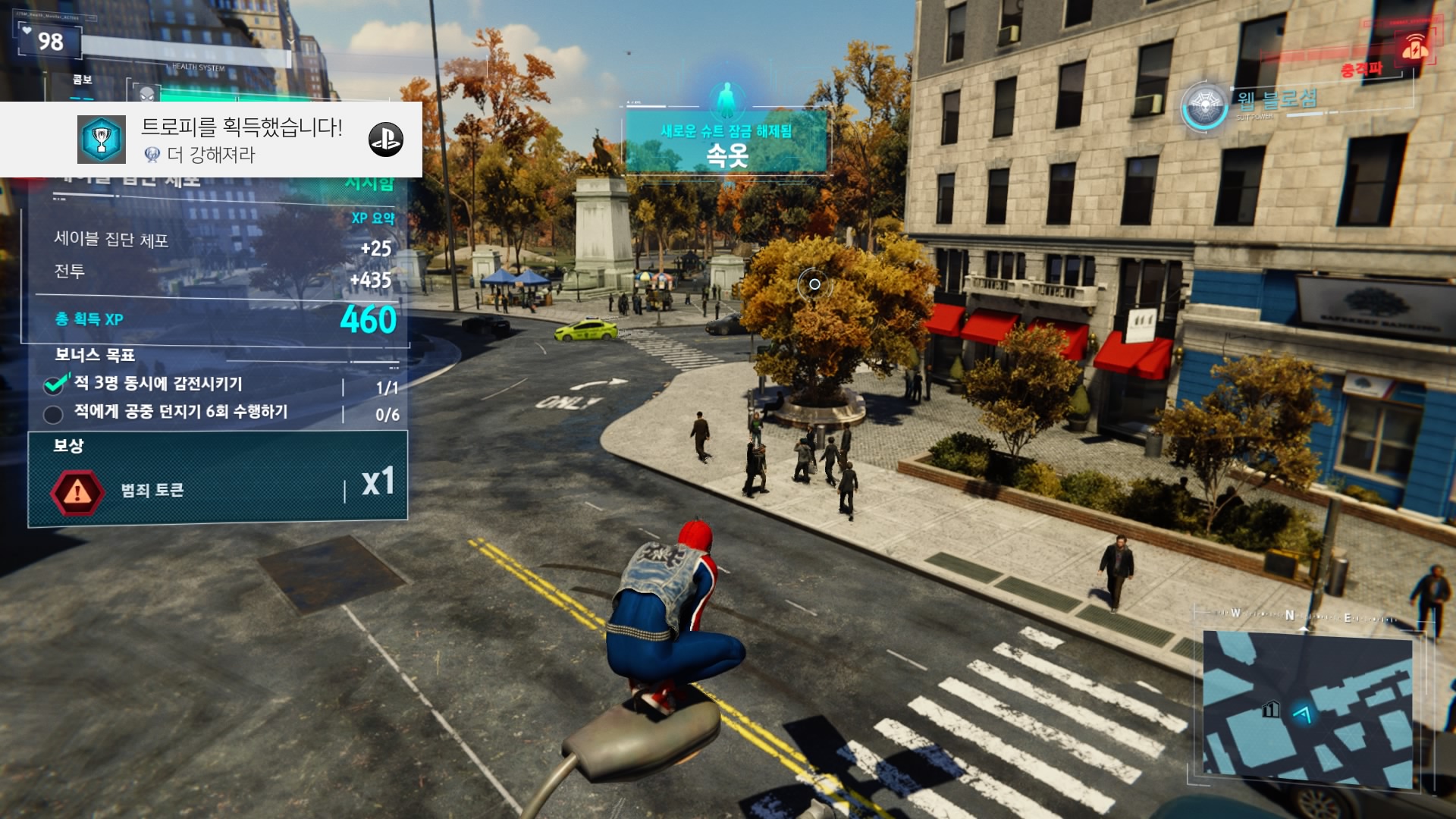Click the trophy cup icon in notification

pyautogui.click(x=102, y=140)
